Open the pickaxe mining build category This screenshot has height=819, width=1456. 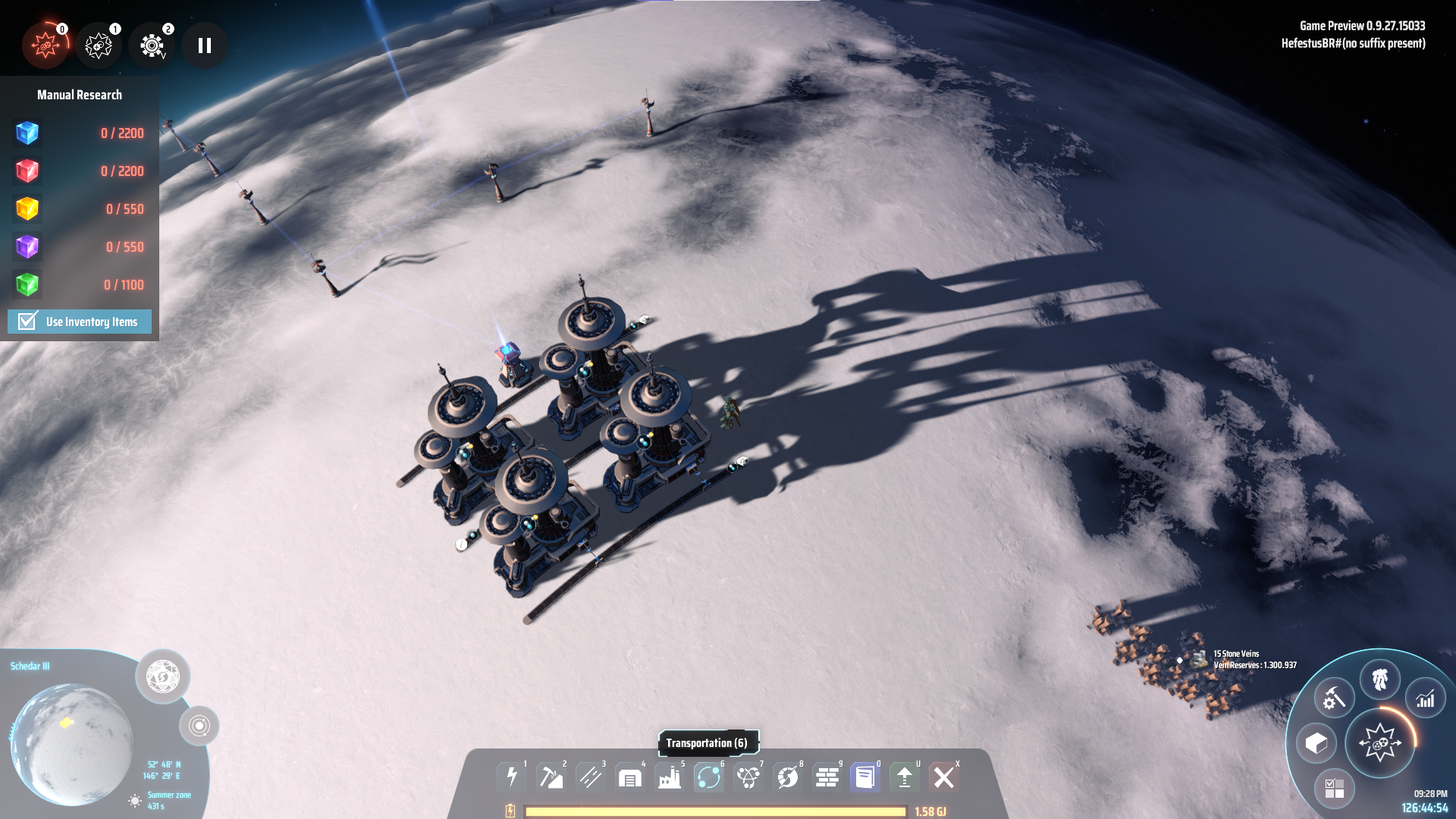(x=551, y=777)
